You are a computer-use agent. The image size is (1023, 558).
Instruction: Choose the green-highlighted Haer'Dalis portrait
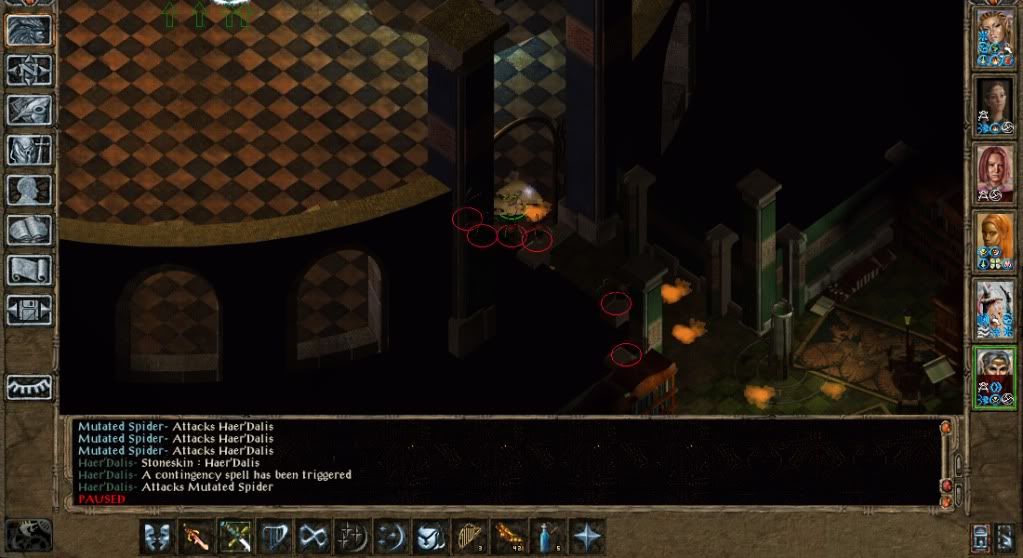(x=995, y=377)
